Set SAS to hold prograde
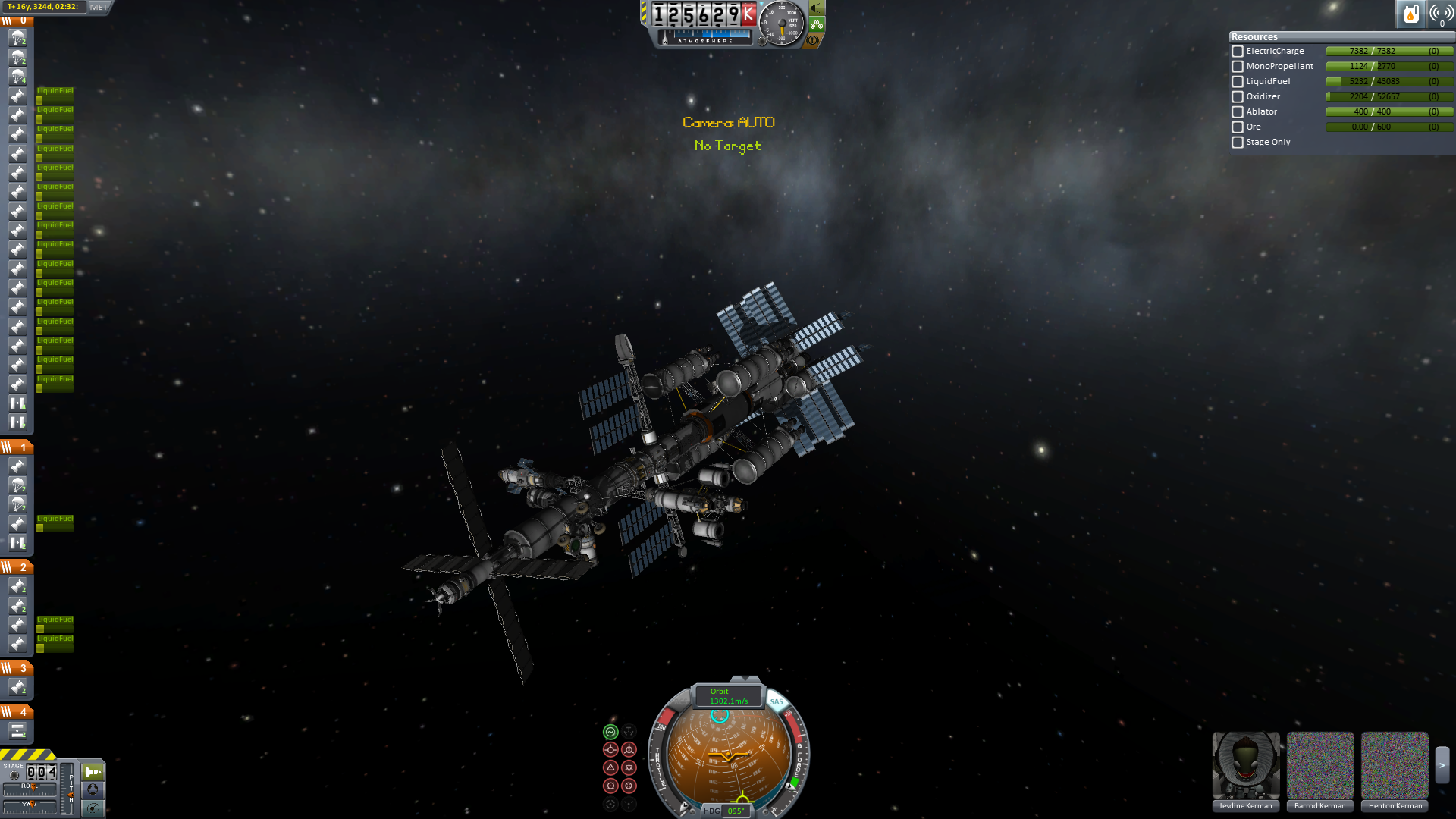1456x819 pixels. coord(610,750)
